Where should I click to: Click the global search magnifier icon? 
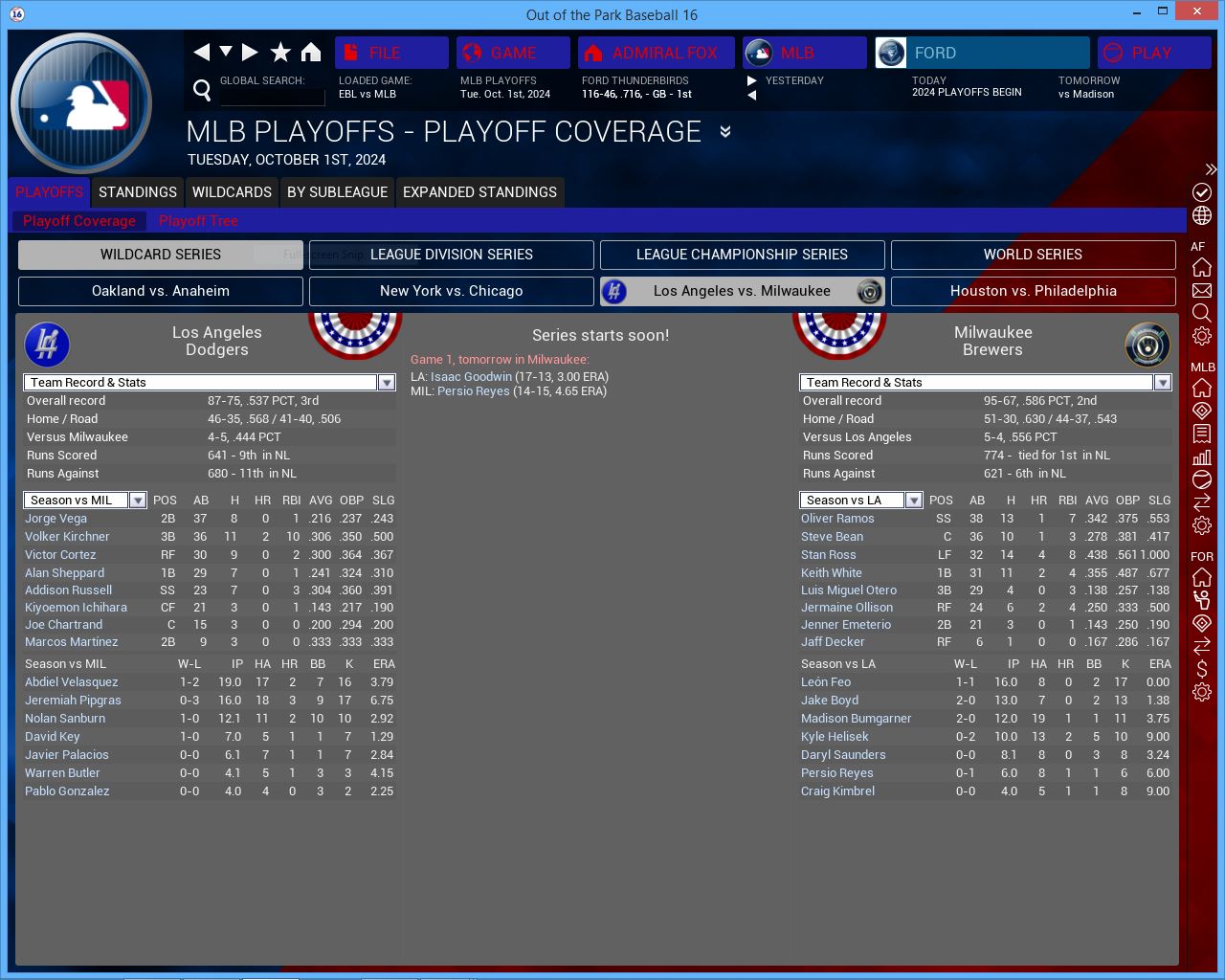202,90
